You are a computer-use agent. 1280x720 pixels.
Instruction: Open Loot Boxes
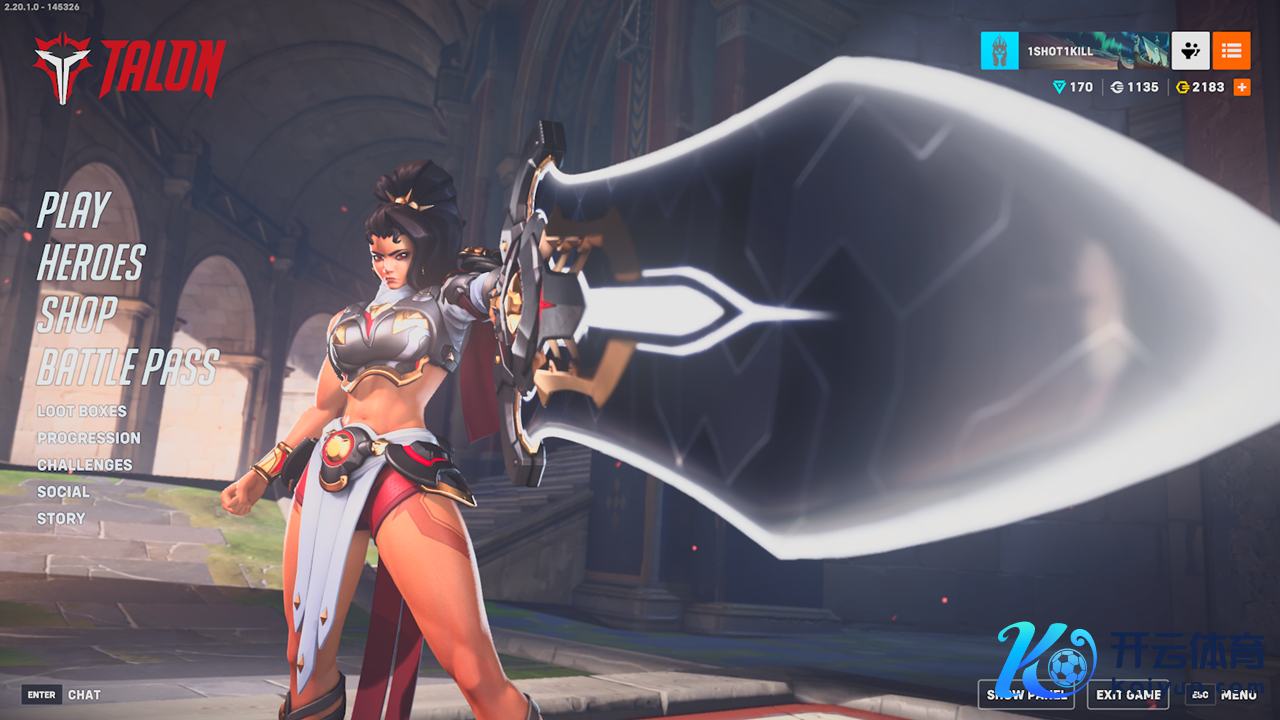82,411
